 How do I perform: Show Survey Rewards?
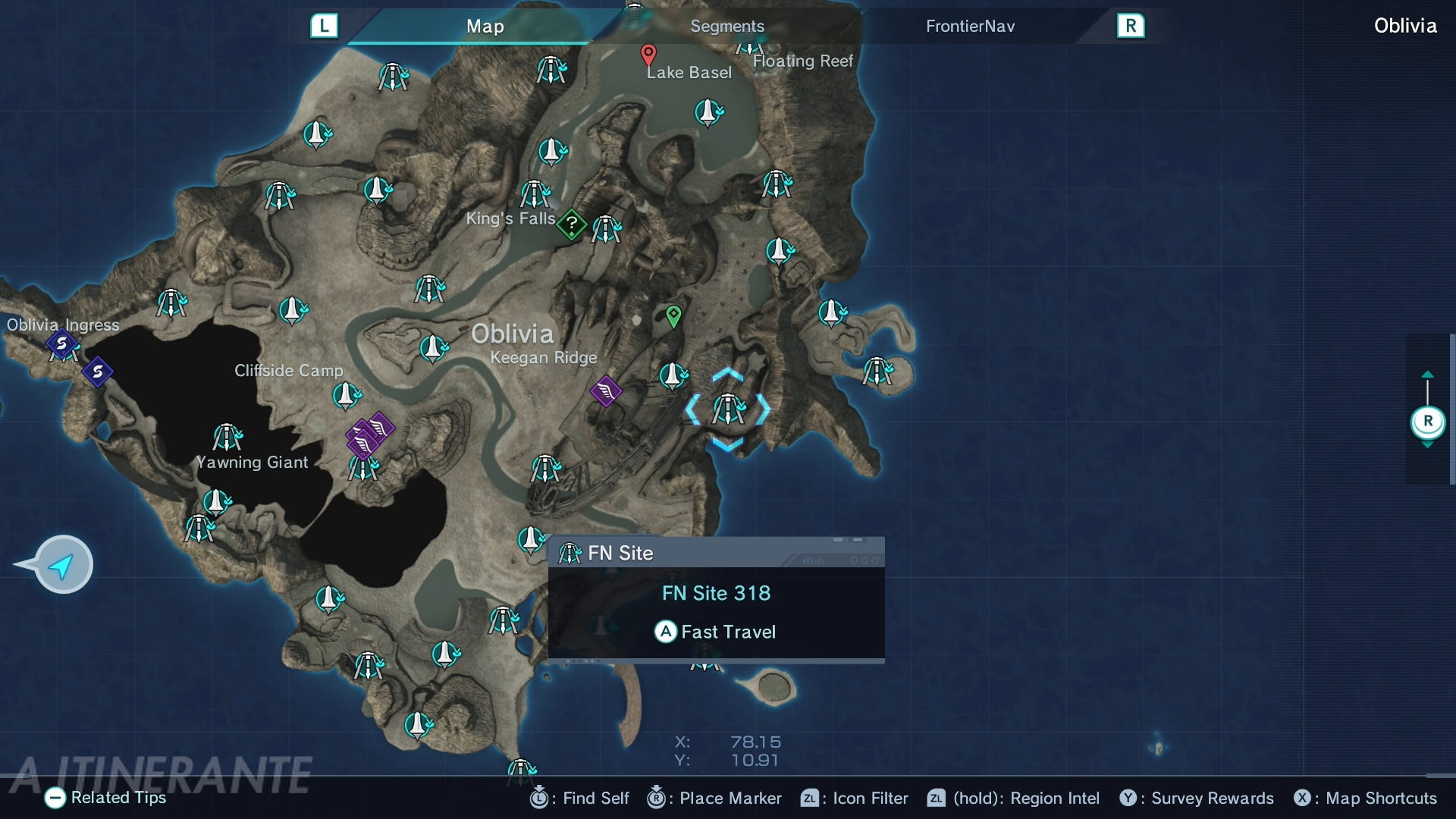coord(1197,798)
